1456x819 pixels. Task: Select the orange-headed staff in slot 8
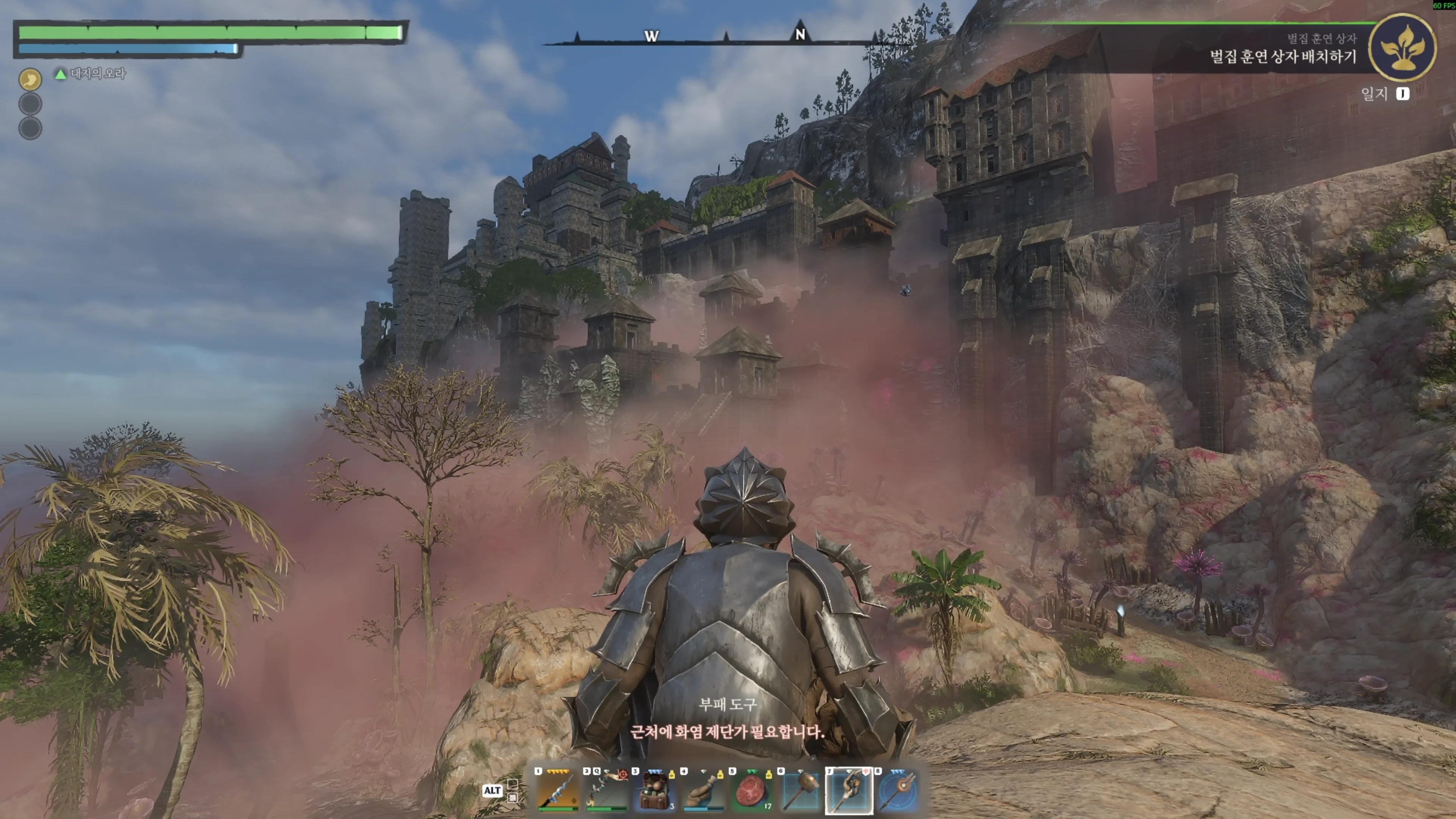click(x=897, y=790)
